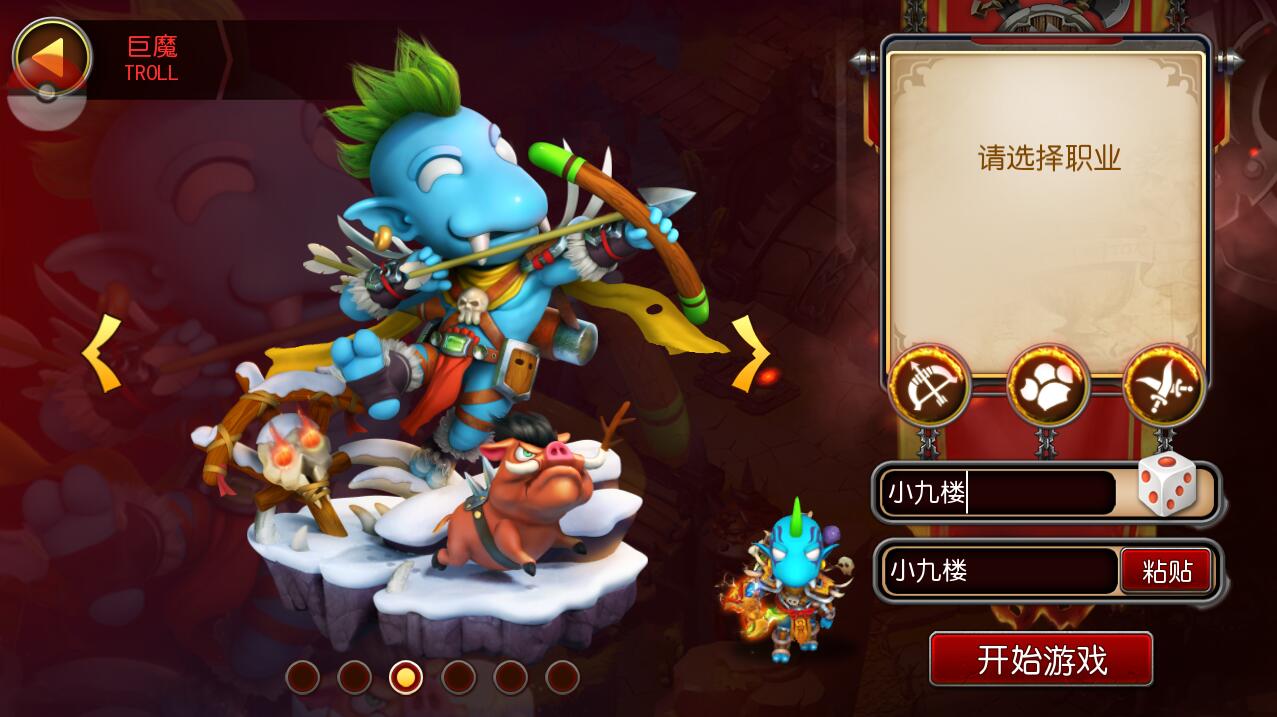Select the highlighted yellow page dot

coord(406,677)
